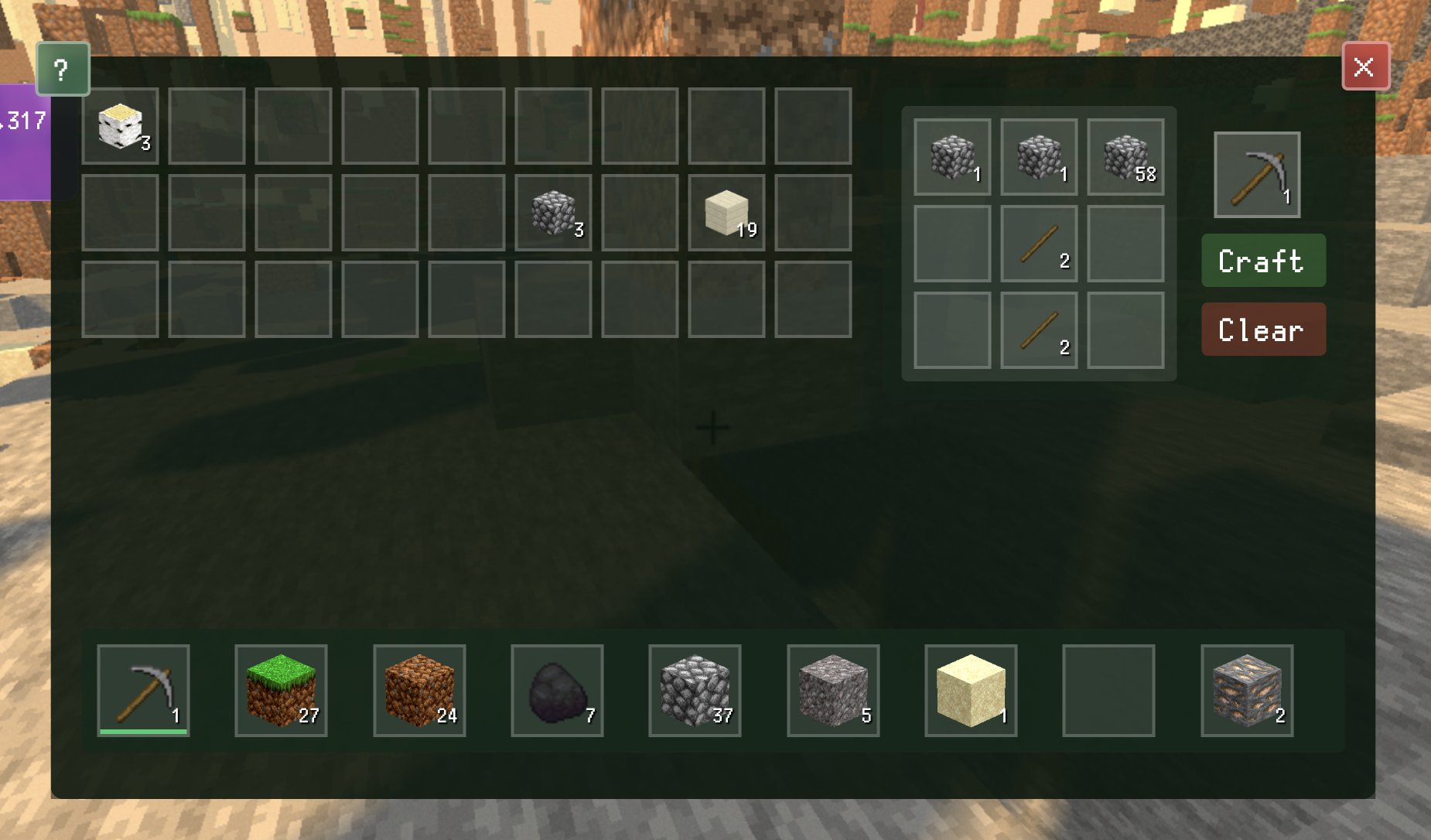
Task: Select the hotbar stone pickaxe
Action: (x=143, y=690)
